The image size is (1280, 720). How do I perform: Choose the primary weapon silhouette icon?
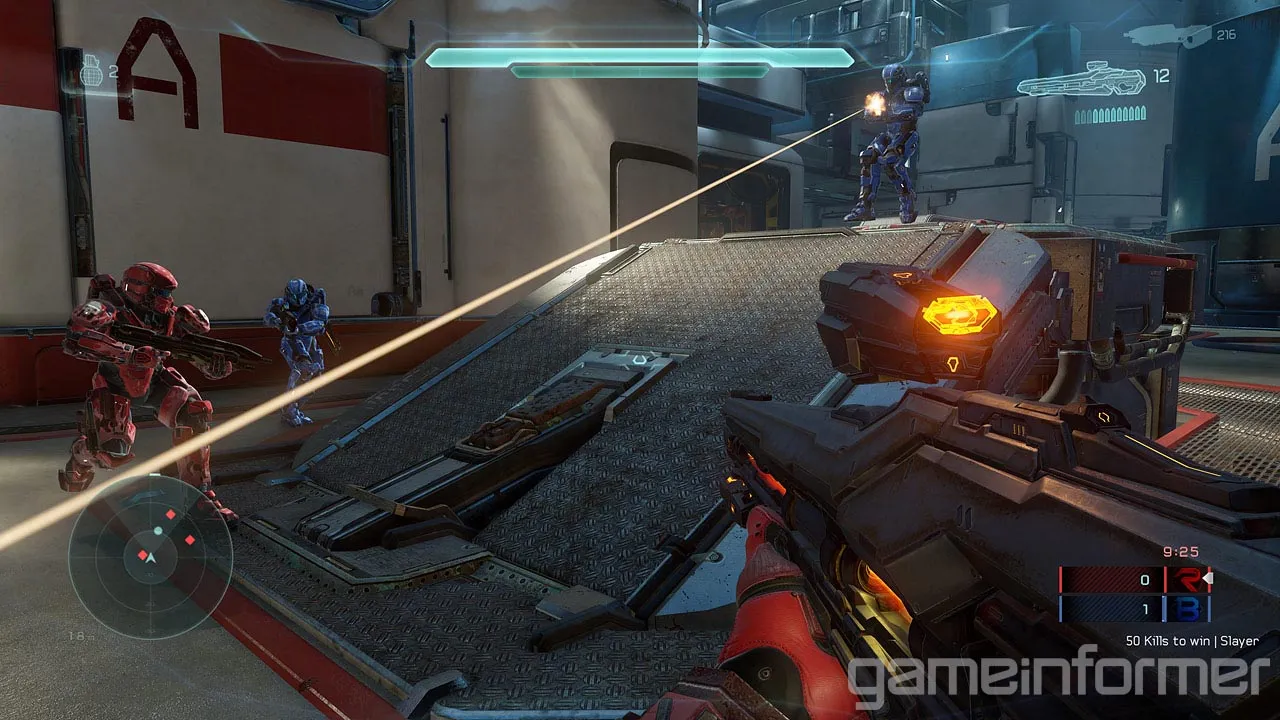pyautogui.click(x=1081, y=80)
